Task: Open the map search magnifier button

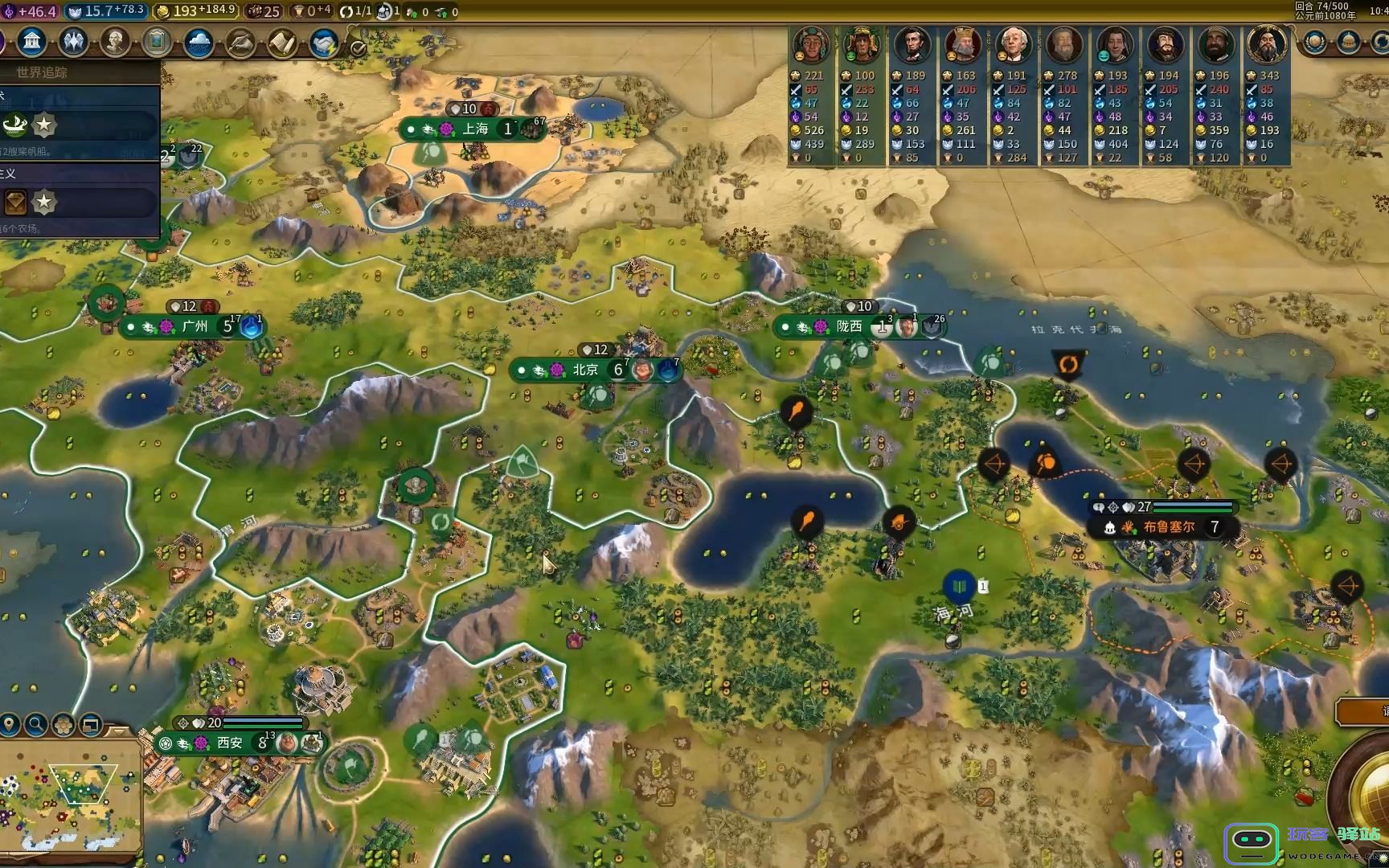Action: point(36,725)
